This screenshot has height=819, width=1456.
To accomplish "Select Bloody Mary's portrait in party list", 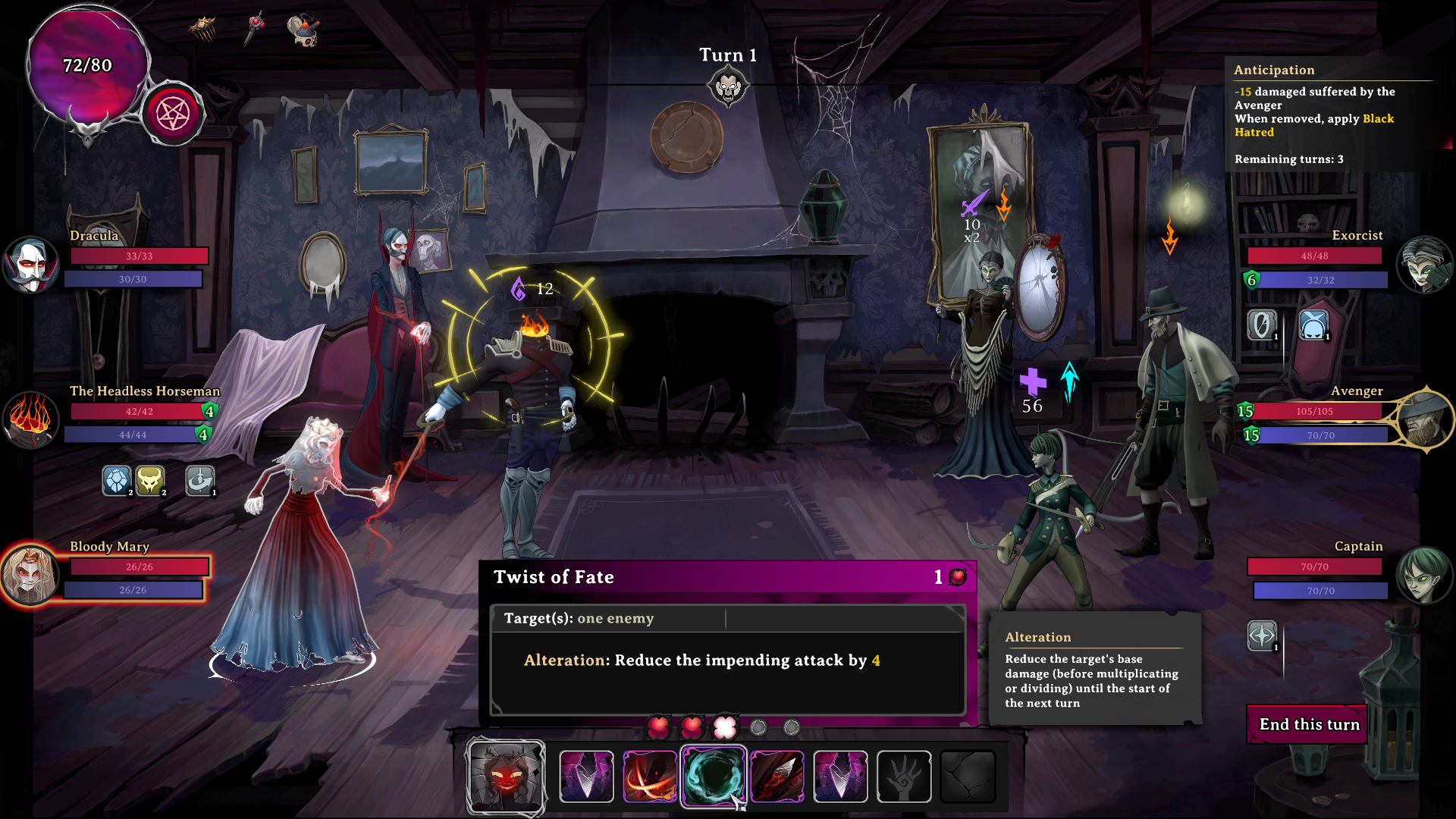I will point(30,575).
